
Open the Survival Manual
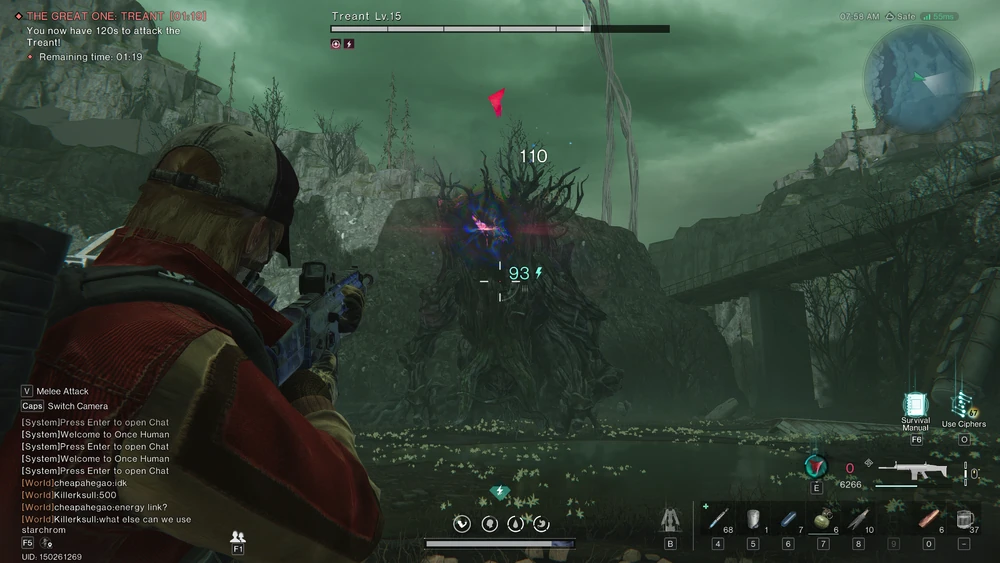pyautogui.click(x=915, y=405)
